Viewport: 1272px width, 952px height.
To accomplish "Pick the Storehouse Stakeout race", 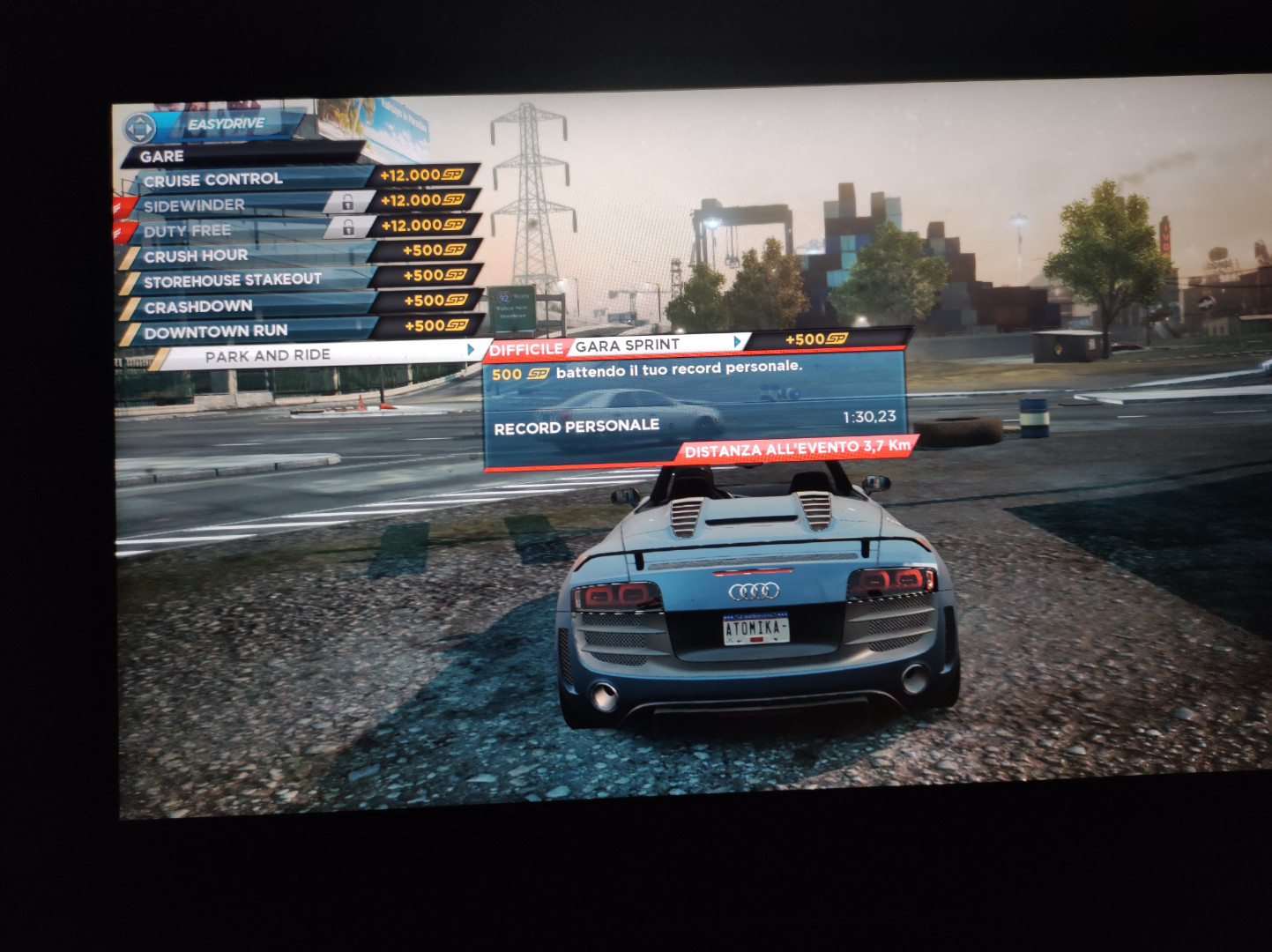I will [233, 280].
